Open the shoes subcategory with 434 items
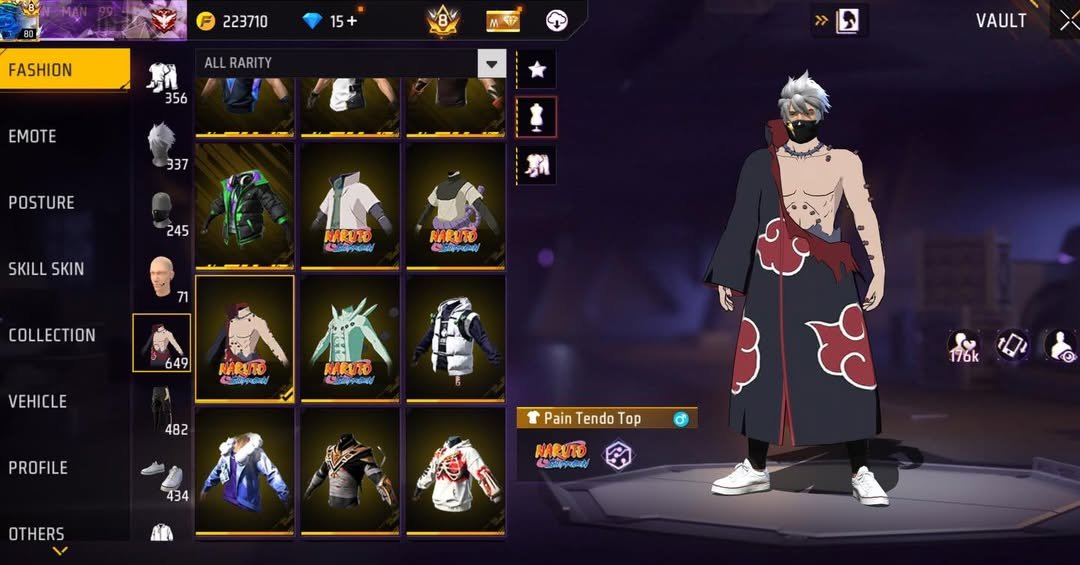Viewport: 1080px width, 565px height. (x=162, y=478)
